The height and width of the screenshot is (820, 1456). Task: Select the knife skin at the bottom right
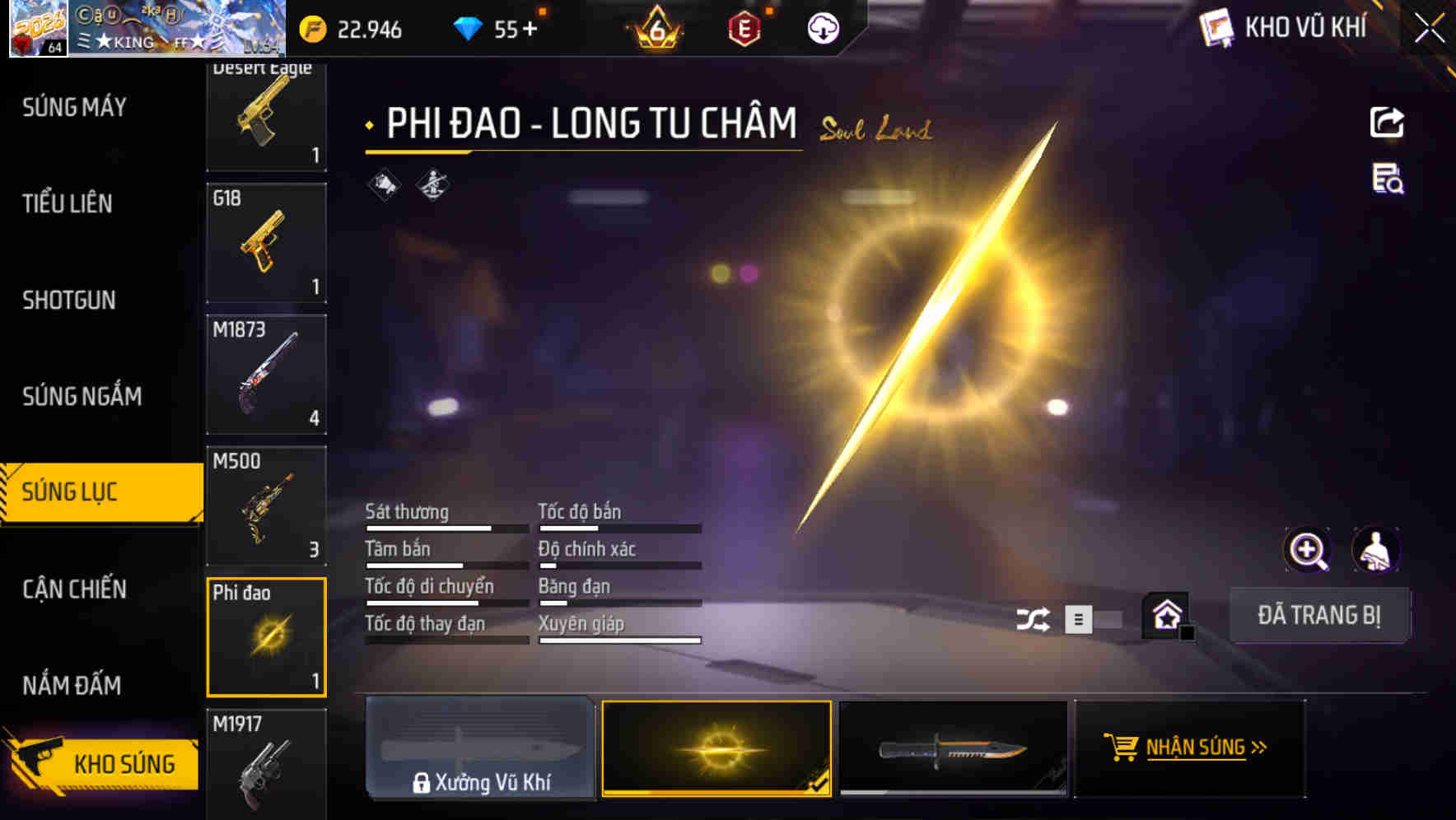[x=953, y=749]
